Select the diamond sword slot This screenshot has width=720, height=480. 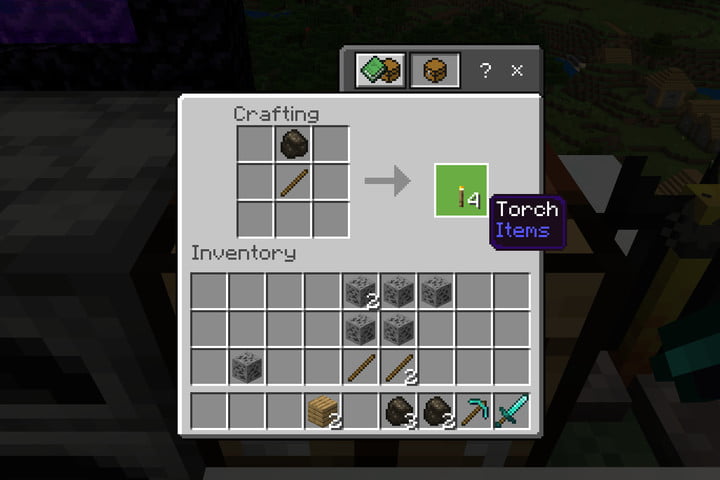(x=512, y=412)
